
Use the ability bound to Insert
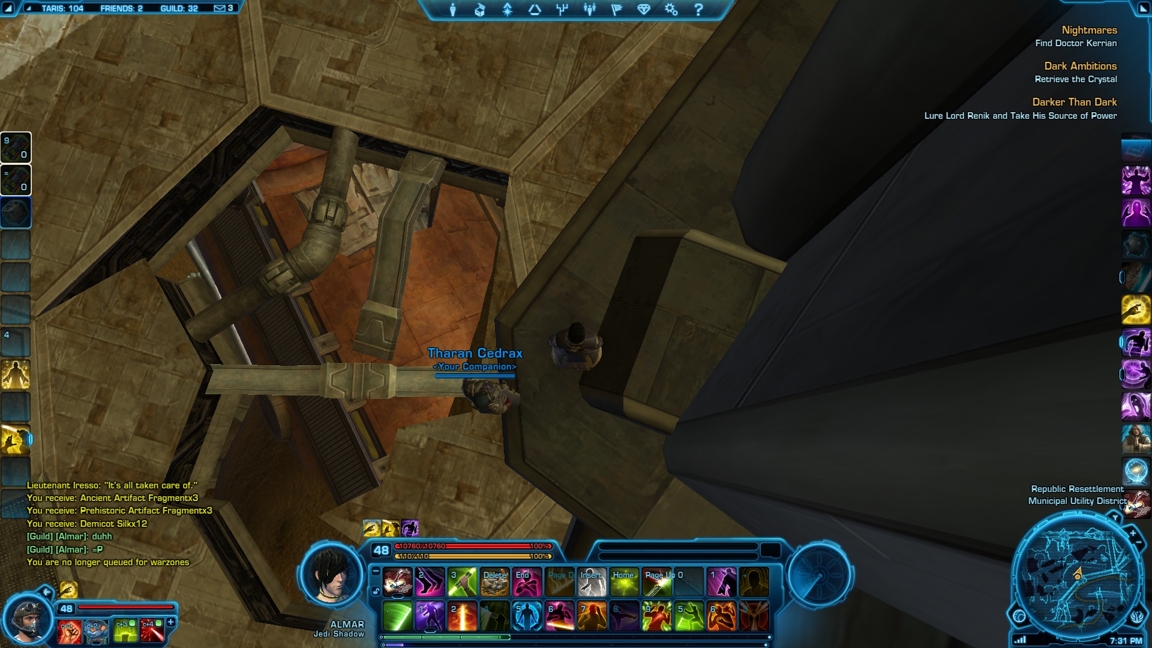click(x=592, y=582)
